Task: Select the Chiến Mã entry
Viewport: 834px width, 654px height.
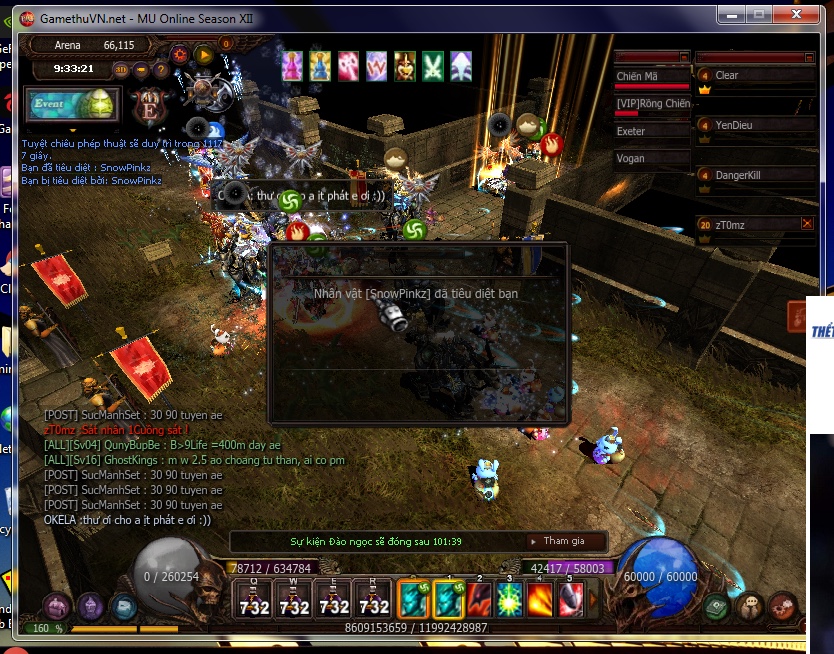Action: click(652, 77)
